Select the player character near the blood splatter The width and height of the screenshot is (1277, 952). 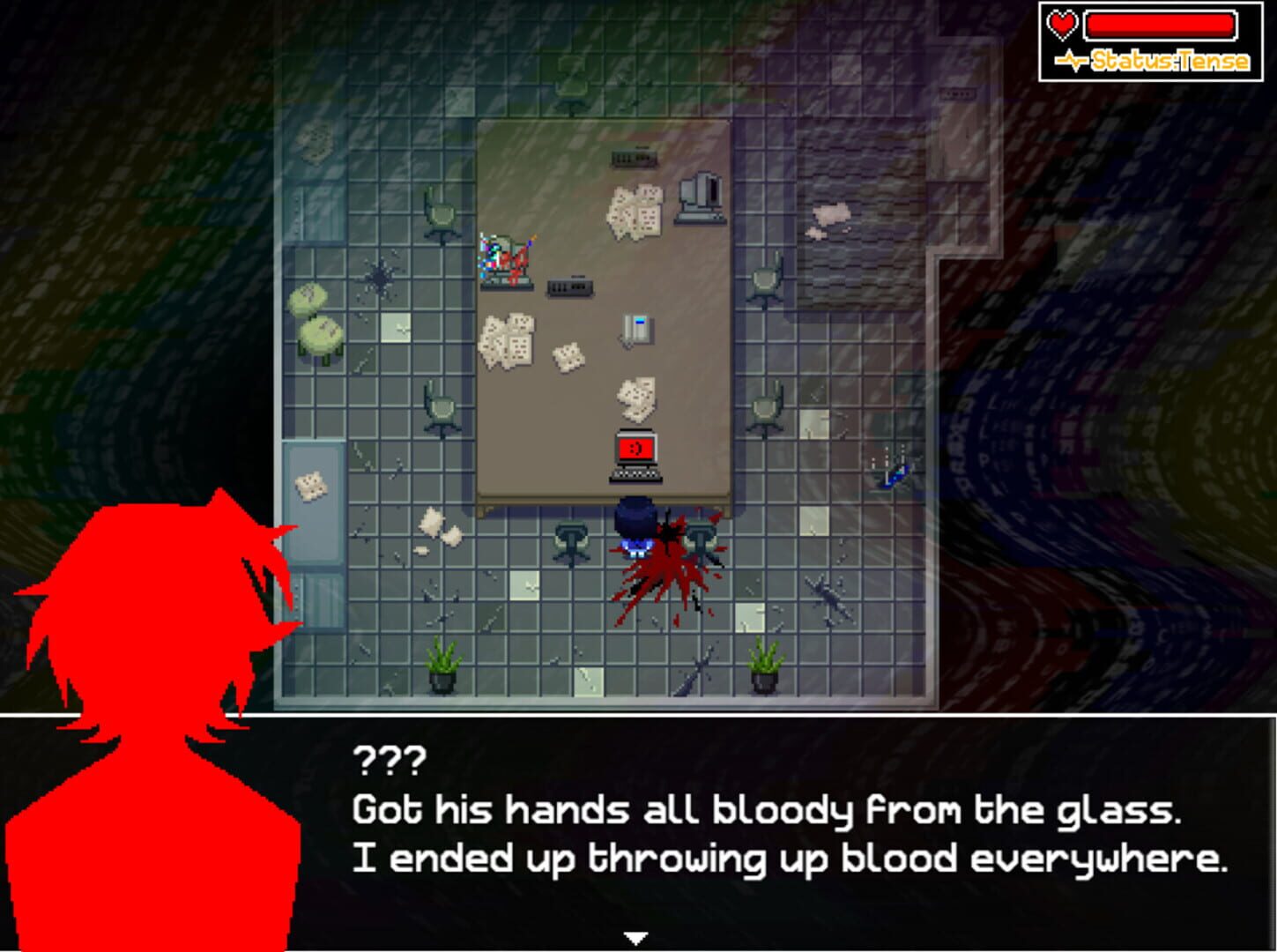pos(633,529)
